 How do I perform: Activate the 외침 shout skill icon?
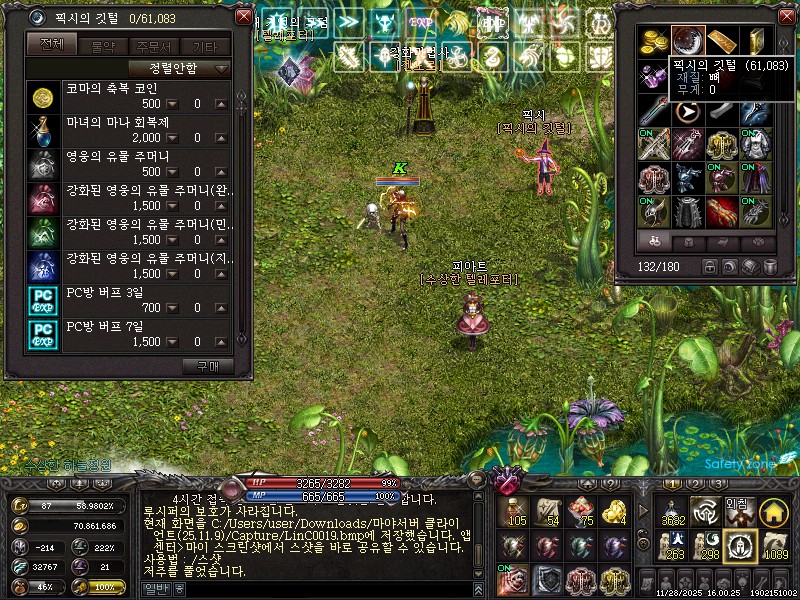[738, 511]
